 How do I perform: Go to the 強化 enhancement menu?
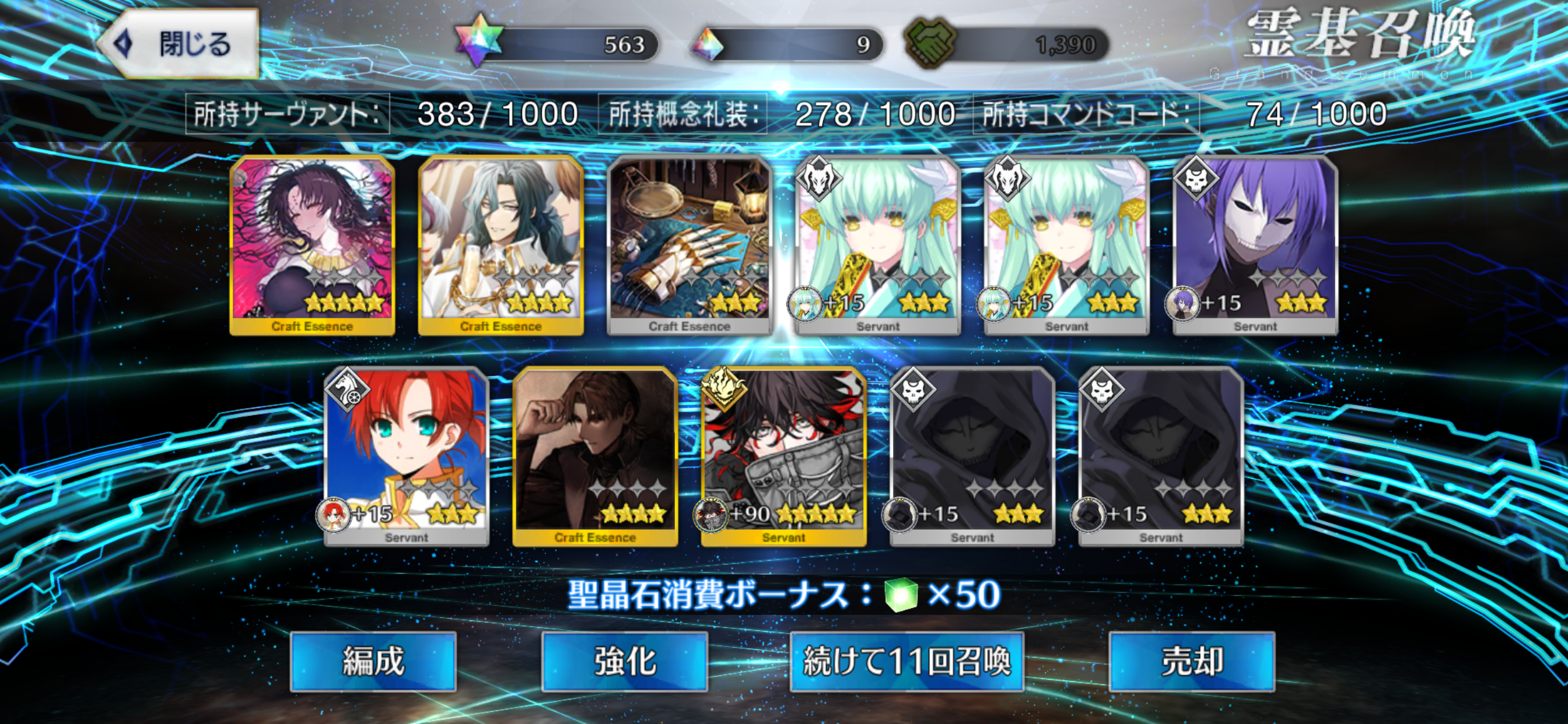pos(625,660)
